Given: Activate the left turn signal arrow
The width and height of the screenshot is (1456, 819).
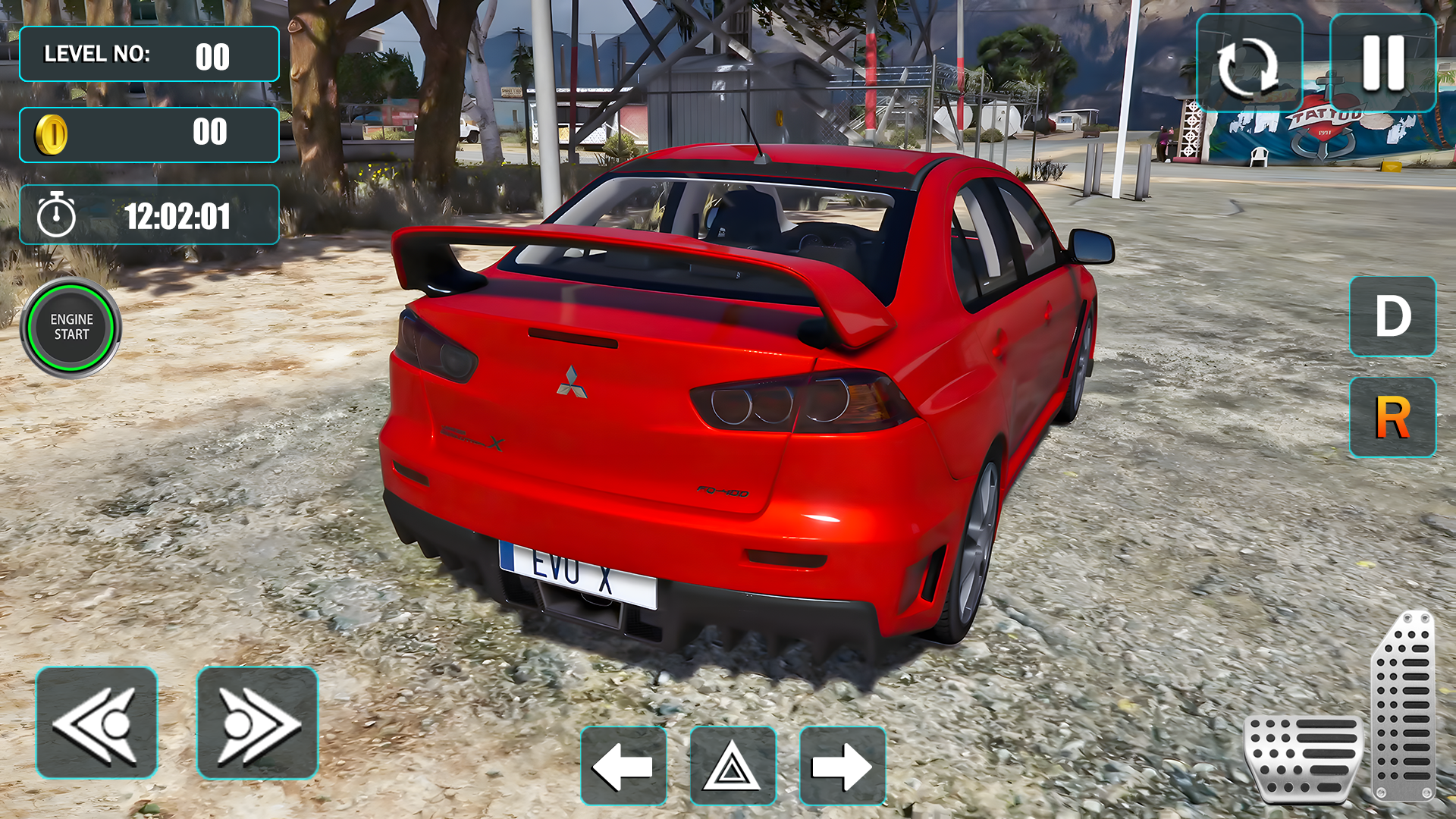Looking at the screenshot, I should (623, 766).
